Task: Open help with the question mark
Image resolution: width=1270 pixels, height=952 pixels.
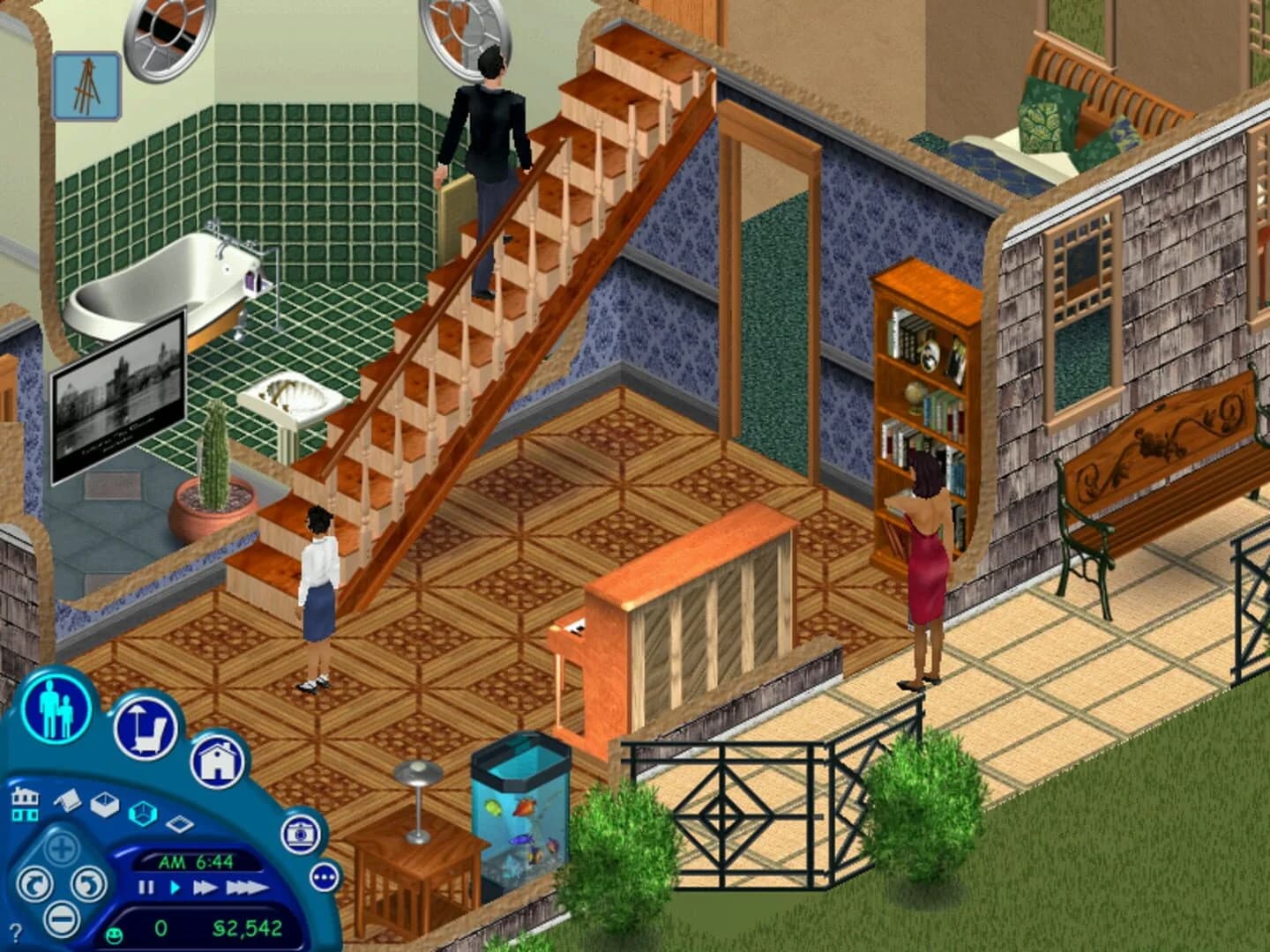Action: tap(16, 931)
